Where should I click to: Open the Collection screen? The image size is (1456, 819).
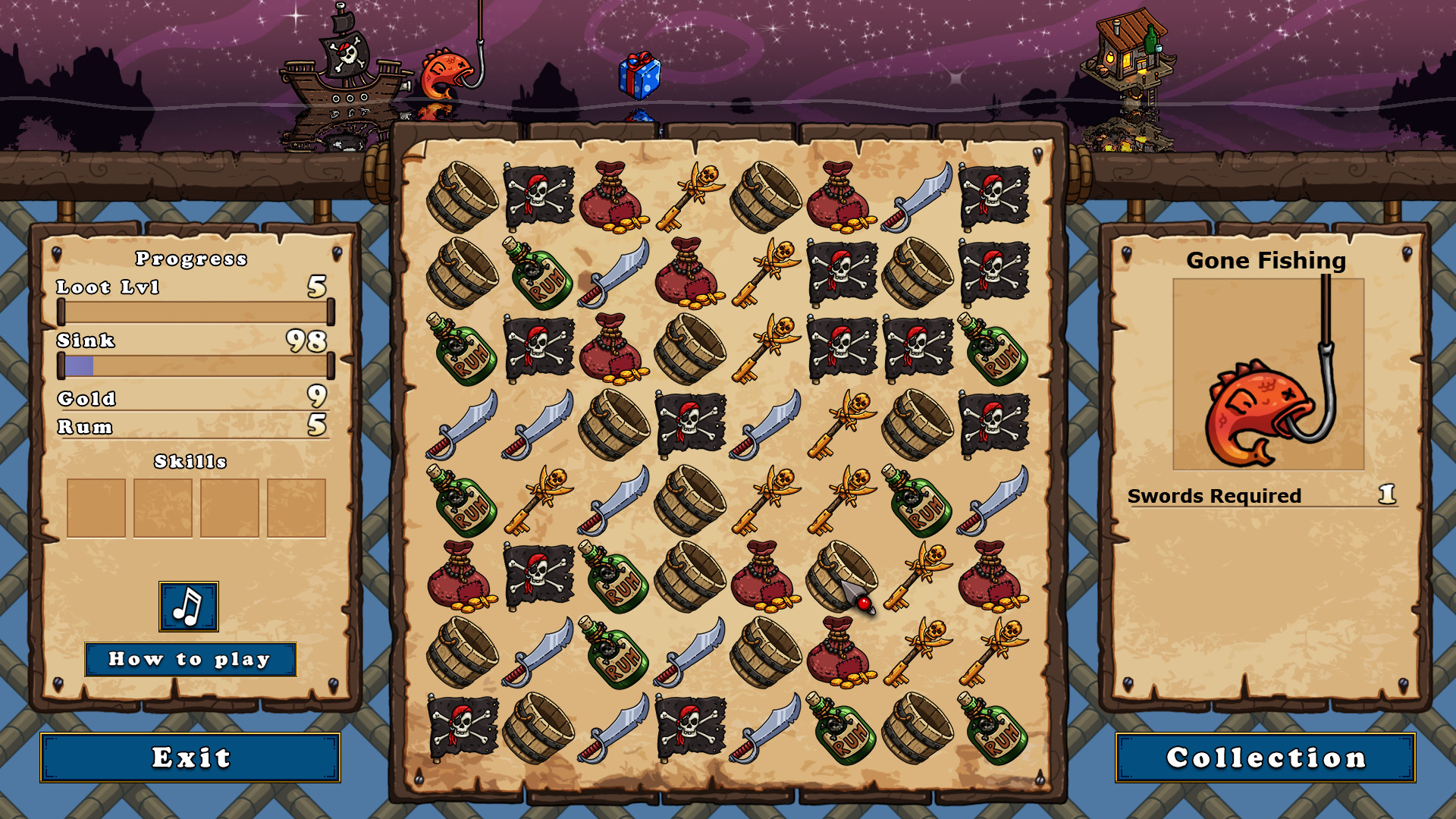click(1265, 756)
